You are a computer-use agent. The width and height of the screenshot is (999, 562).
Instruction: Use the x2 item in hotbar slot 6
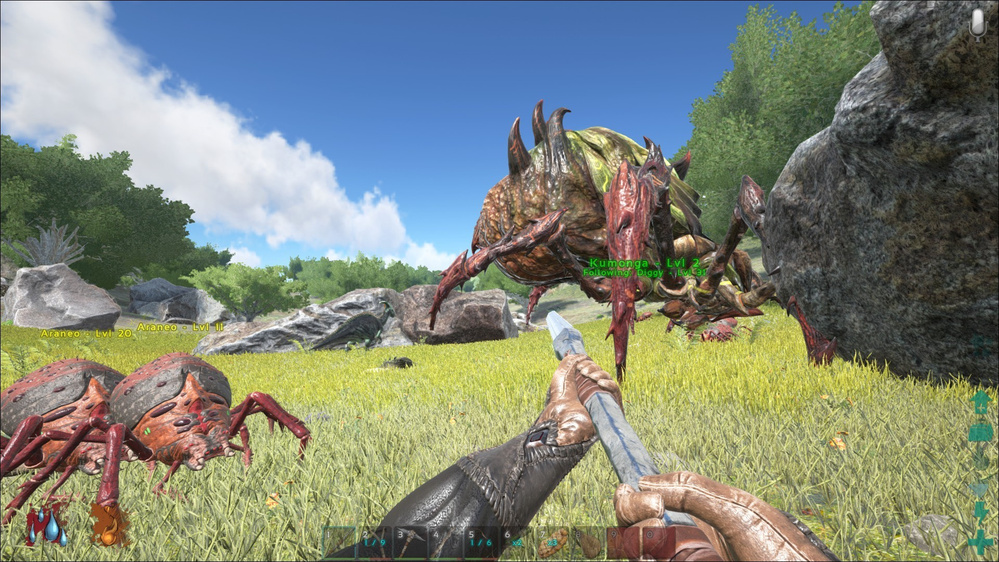[x=517, y=542]
